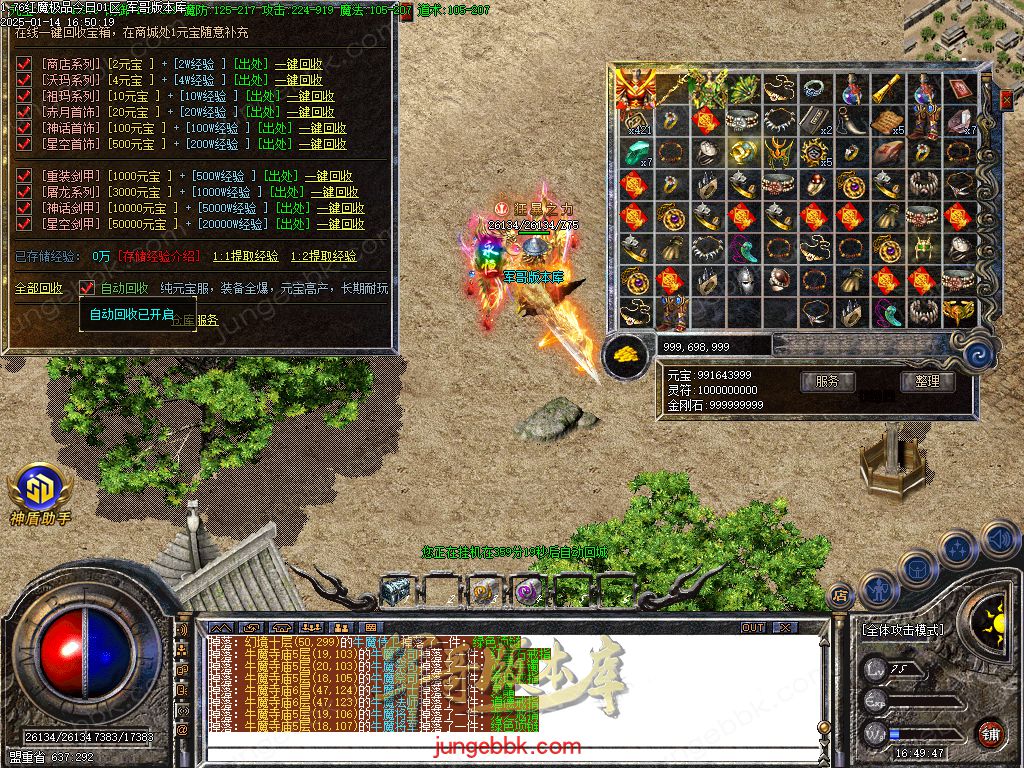Image resolution: width=1024 pixels, height=768 pixels.
Task: Recycle the 商店系列 items with 一键回收
Action: [x=299, y=64]
